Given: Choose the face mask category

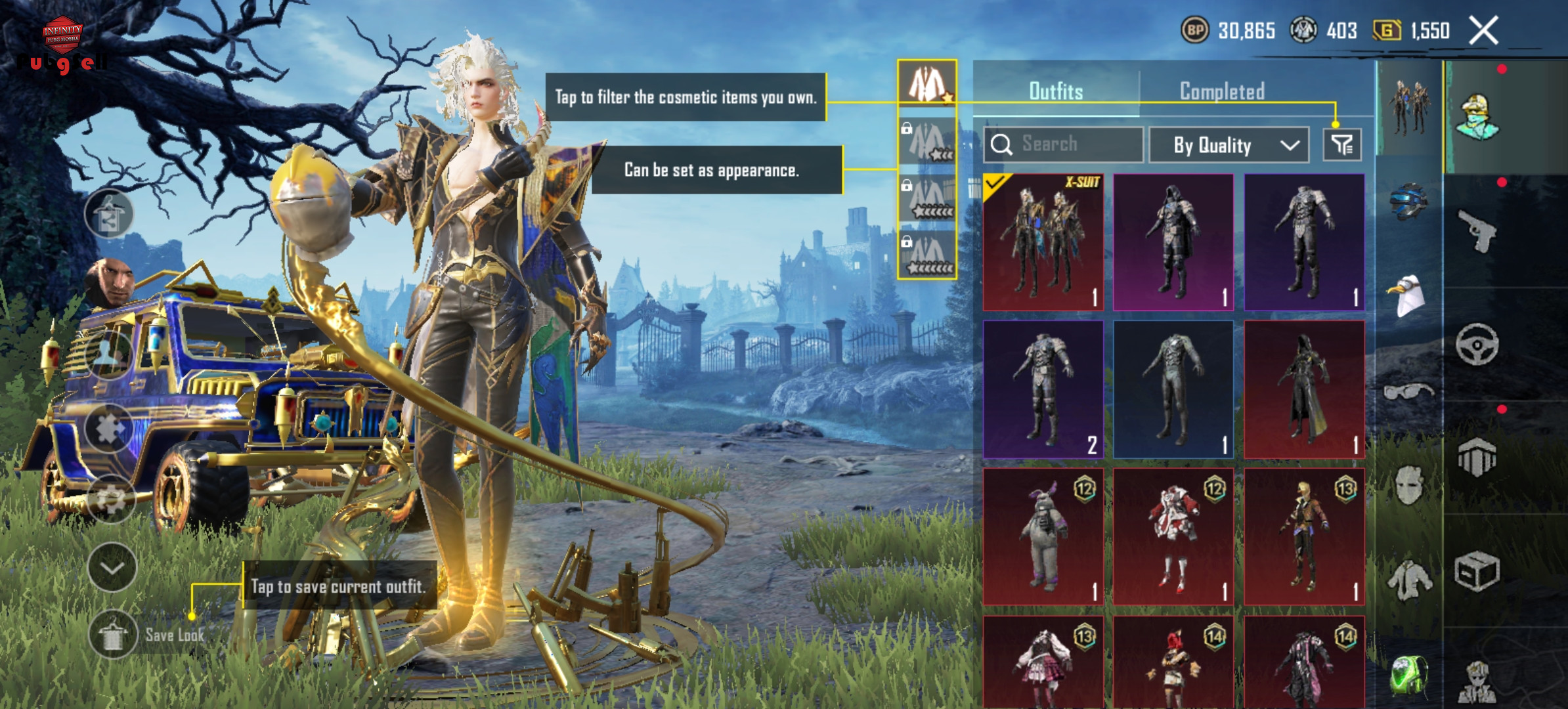Looking at the screenshot, I should point(1408,485).
